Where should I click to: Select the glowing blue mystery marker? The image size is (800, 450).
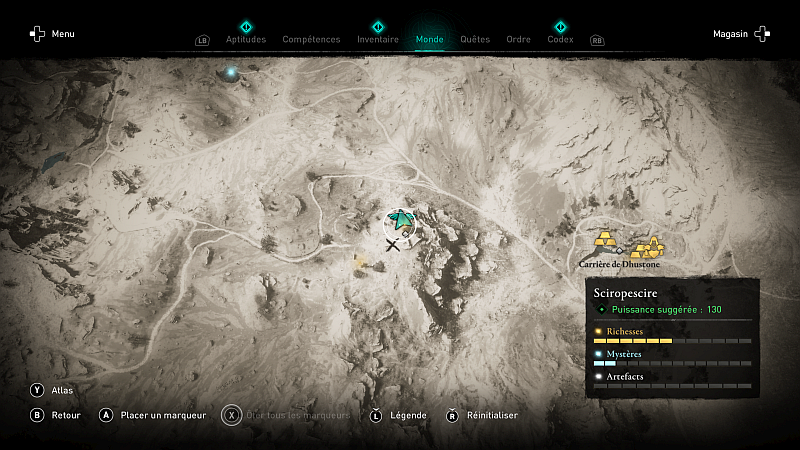[x=232, y=72]
